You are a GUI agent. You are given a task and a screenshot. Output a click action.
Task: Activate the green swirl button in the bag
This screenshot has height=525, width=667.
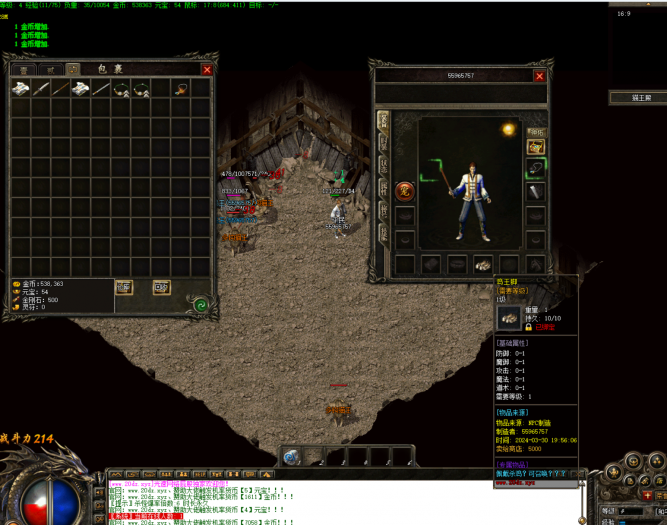point(201,305)
